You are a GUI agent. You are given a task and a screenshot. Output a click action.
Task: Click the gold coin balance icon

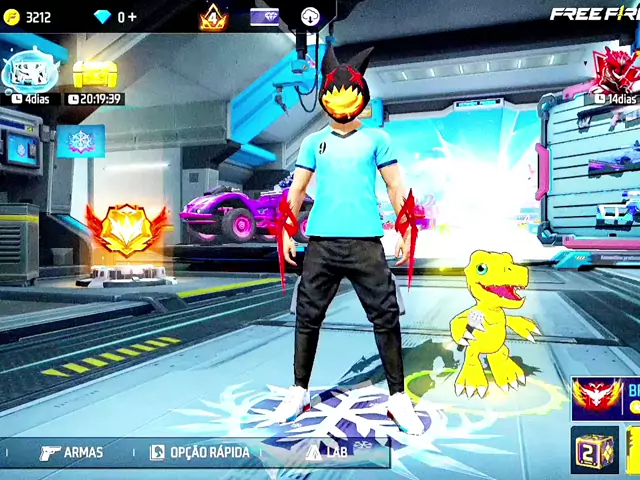click(12, 17)
